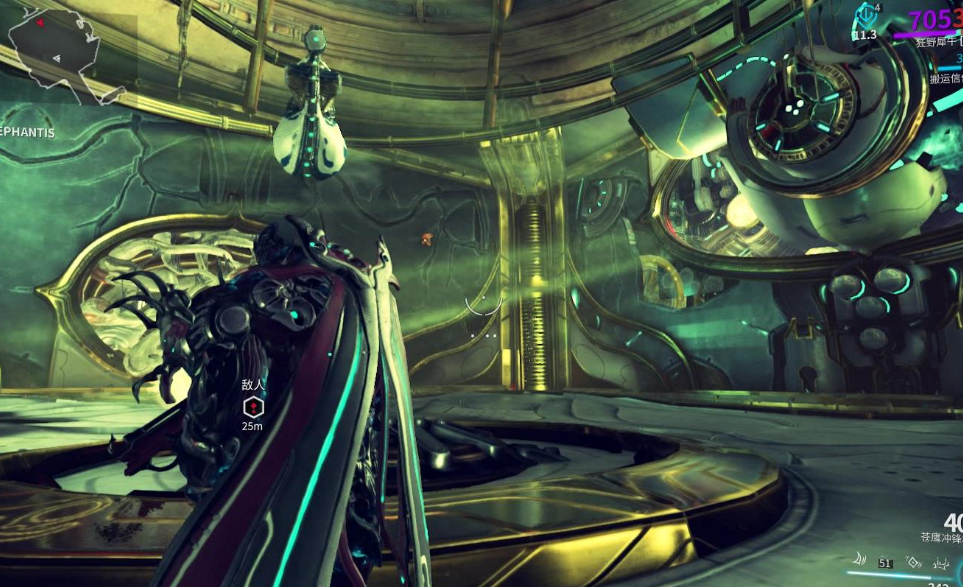
Task: Activate the ability showing the 51 counter
Action: point(885,563)
